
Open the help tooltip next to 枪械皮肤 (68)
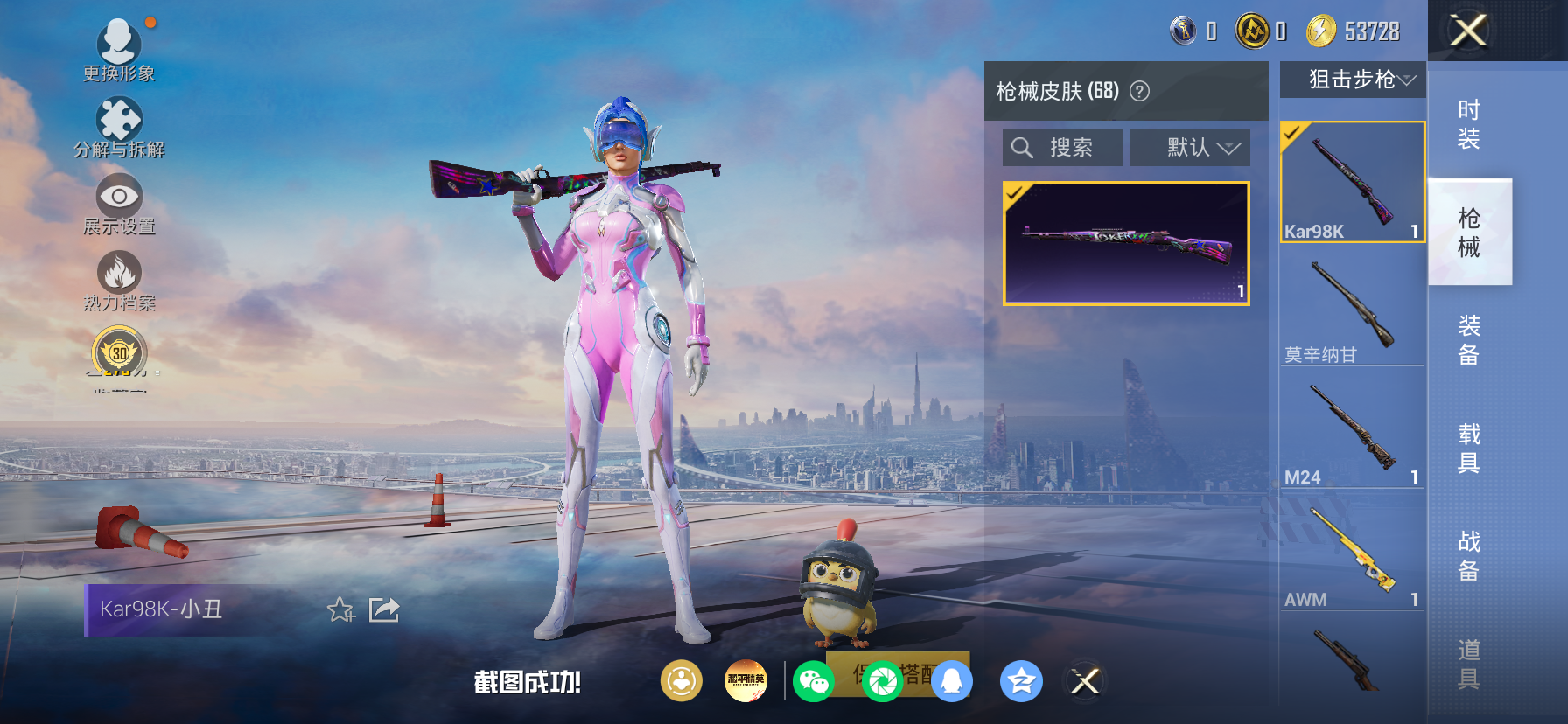1137,91
